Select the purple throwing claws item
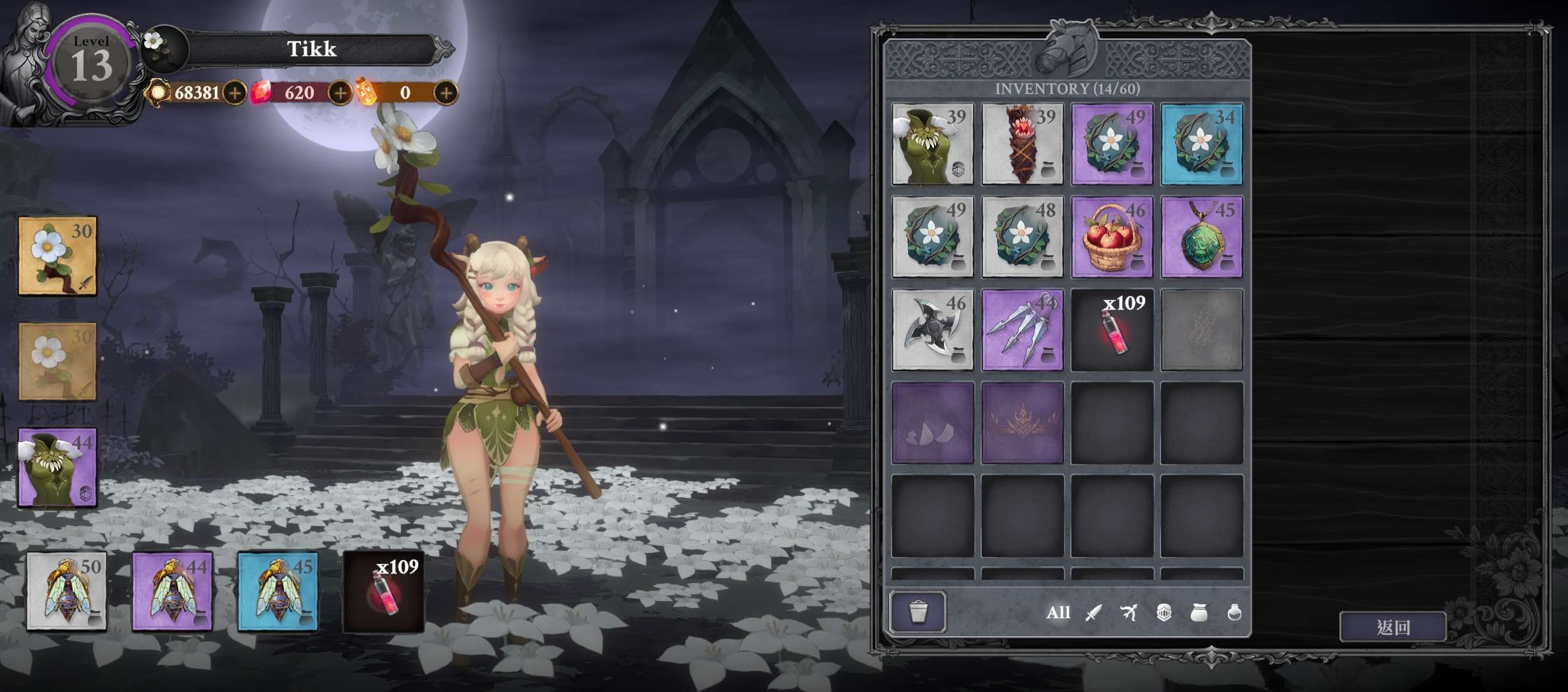Viewport: 1568px width, 692px height. (x=1022, y=330)
